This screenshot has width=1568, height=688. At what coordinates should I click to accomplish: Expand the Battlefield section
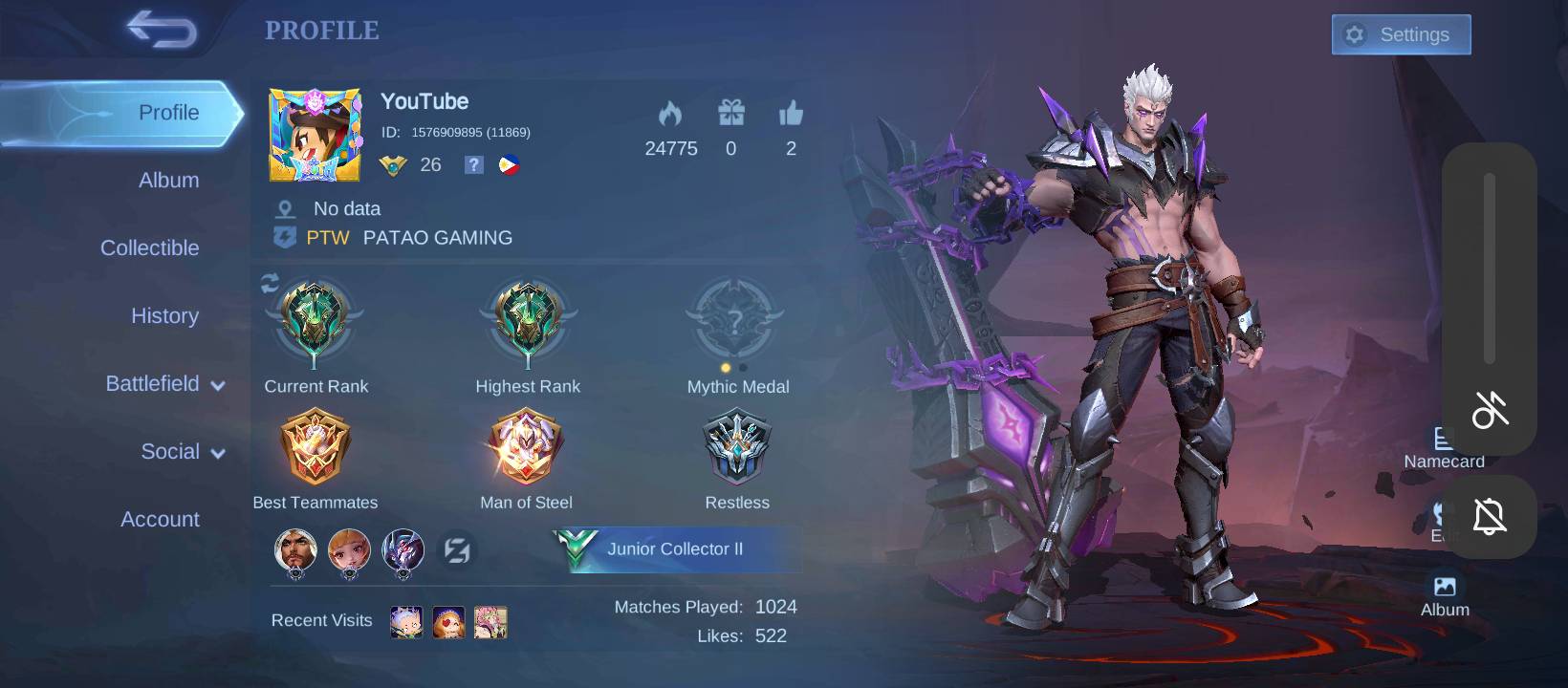coord(164,383)
